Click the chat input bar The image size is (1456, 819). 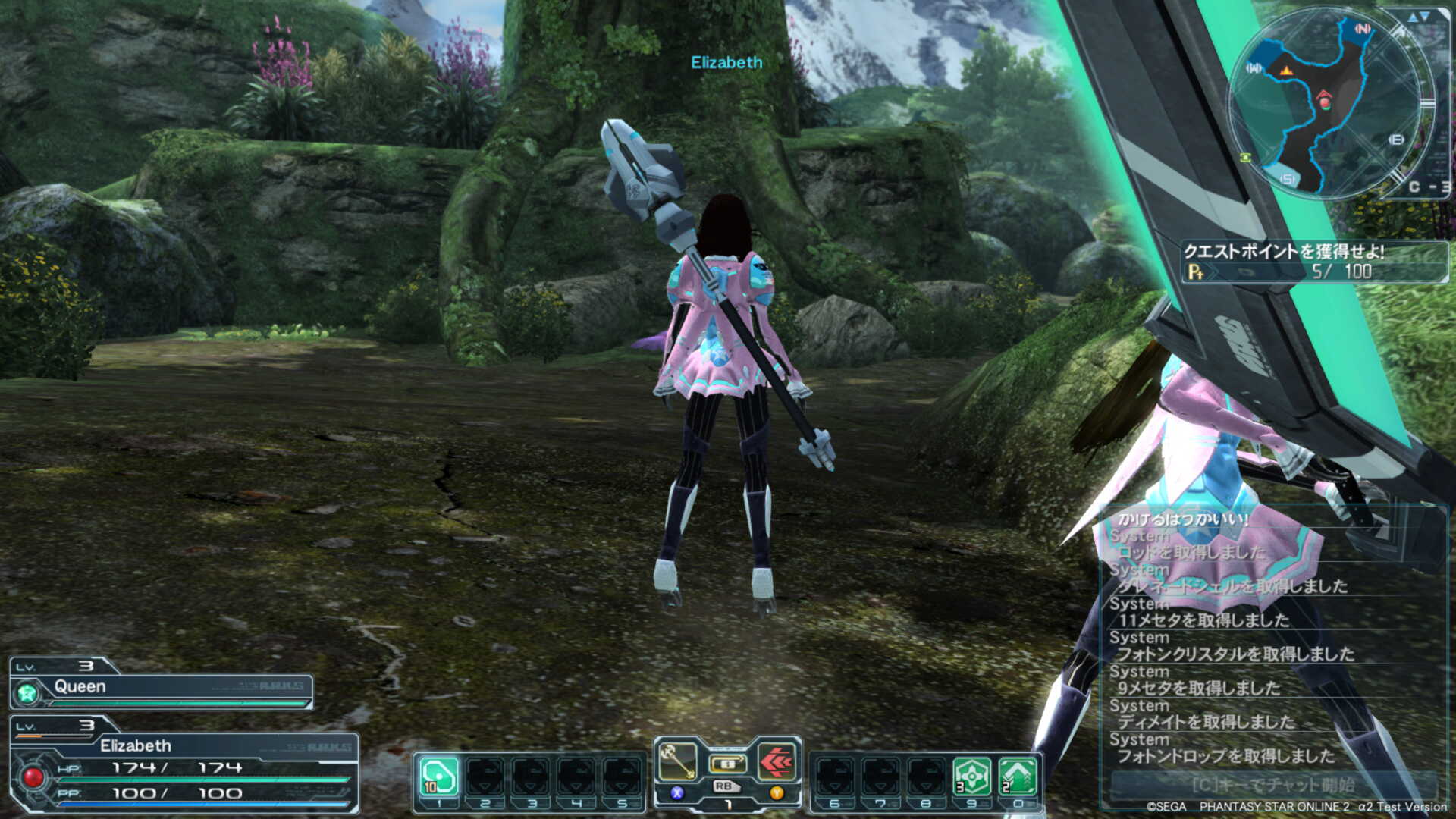click(1272, 784)
